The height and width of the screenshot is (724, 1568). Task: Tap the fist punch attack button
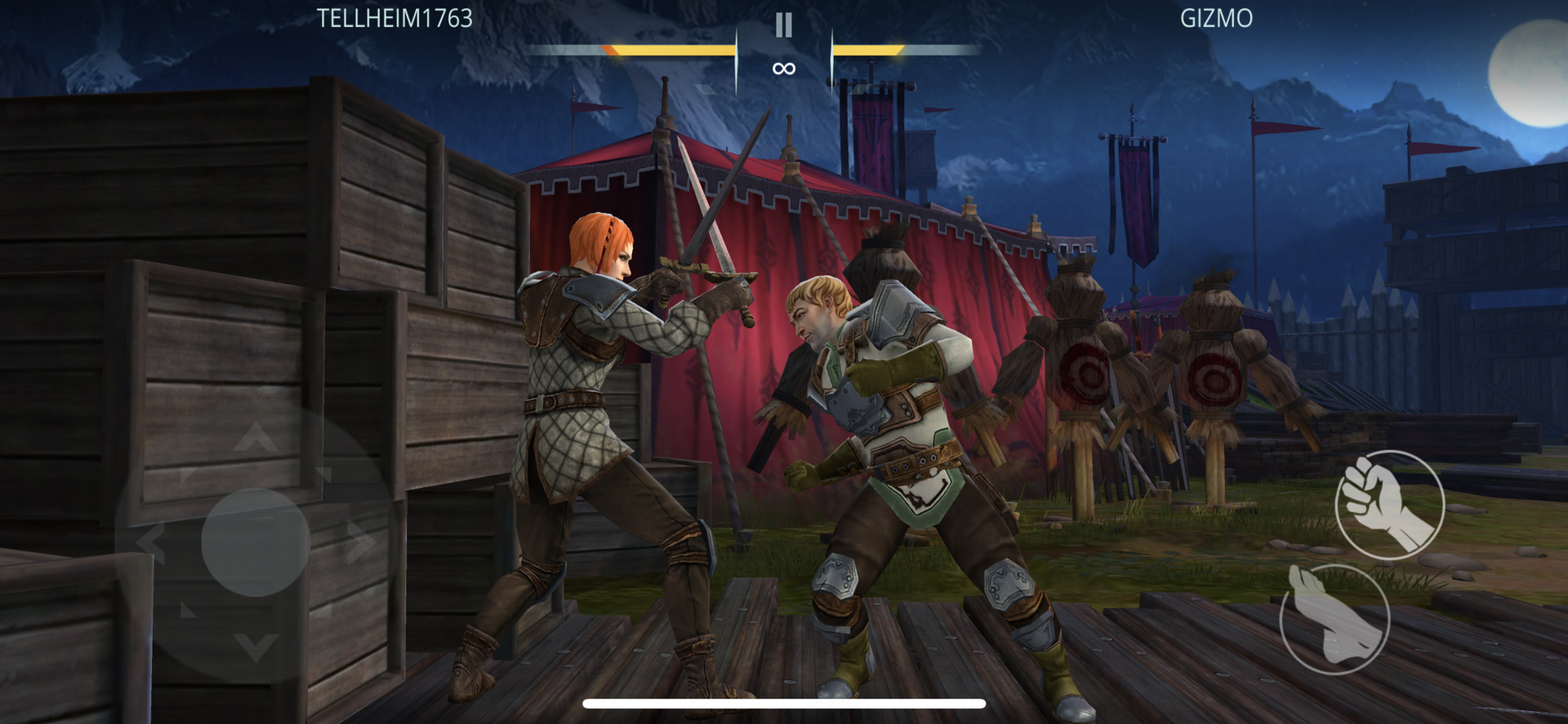point(1389,504)
